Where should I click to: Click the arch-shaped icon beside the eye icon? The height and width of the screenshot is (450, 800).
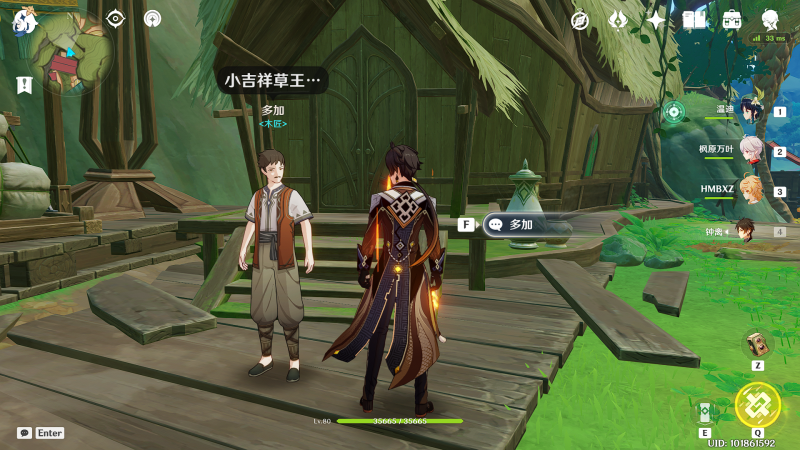[152, 18]
